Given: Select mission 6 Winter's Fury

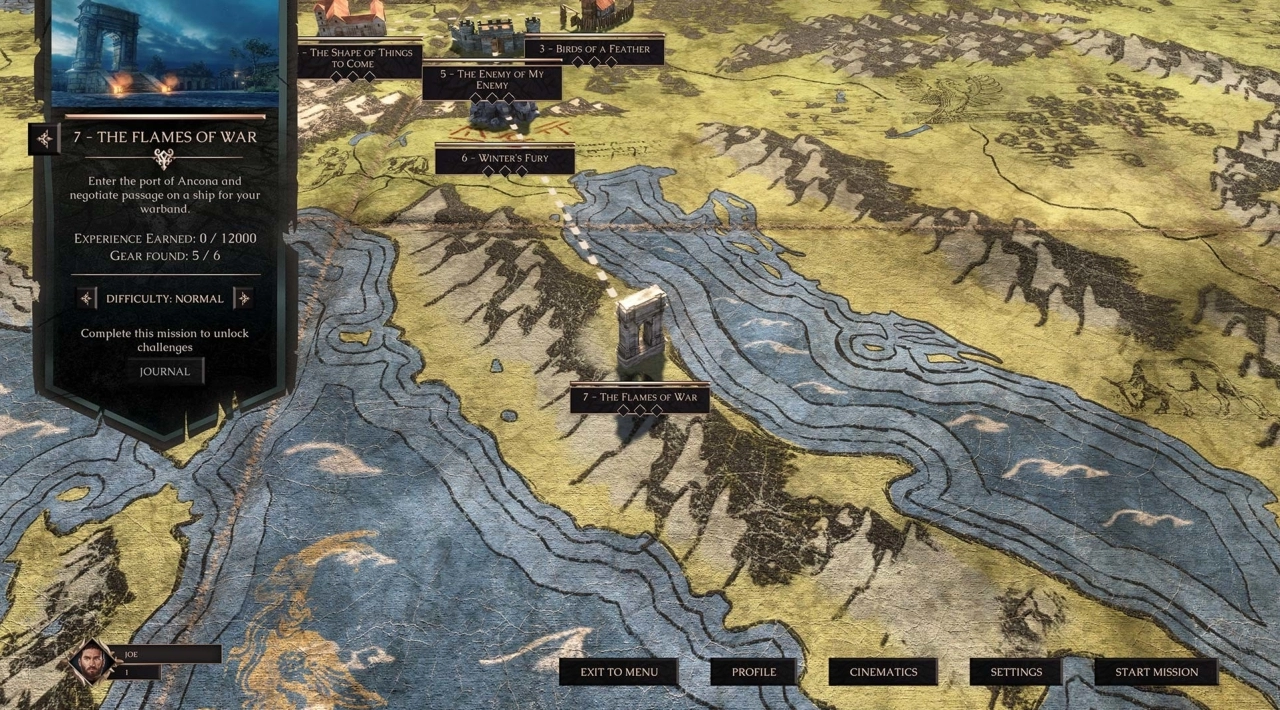Looking at the screenshot, I should (505, 158).
